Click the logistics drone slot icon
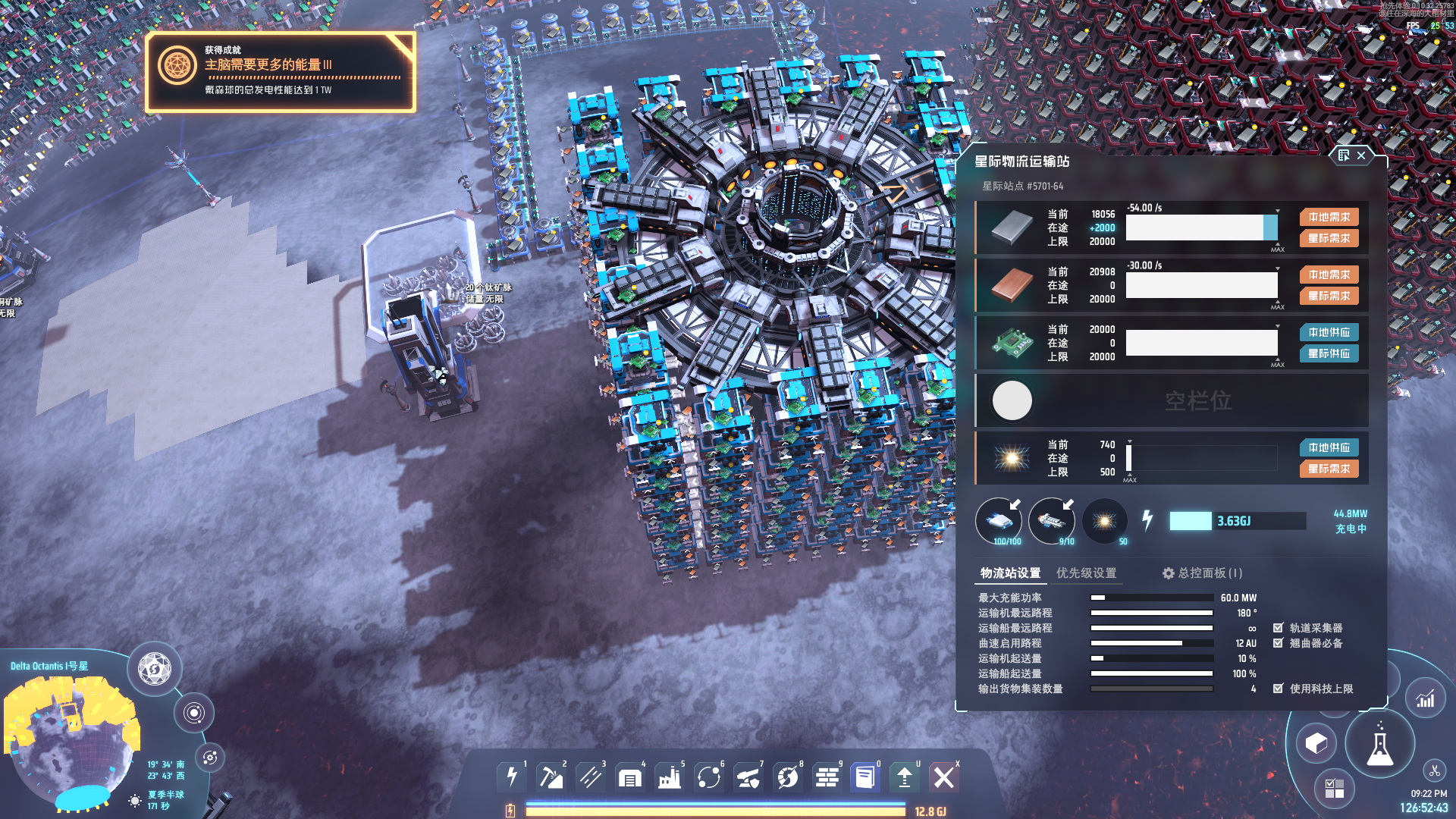The height and width of the screenshot is (819, 1456). [x=999, y=521]
